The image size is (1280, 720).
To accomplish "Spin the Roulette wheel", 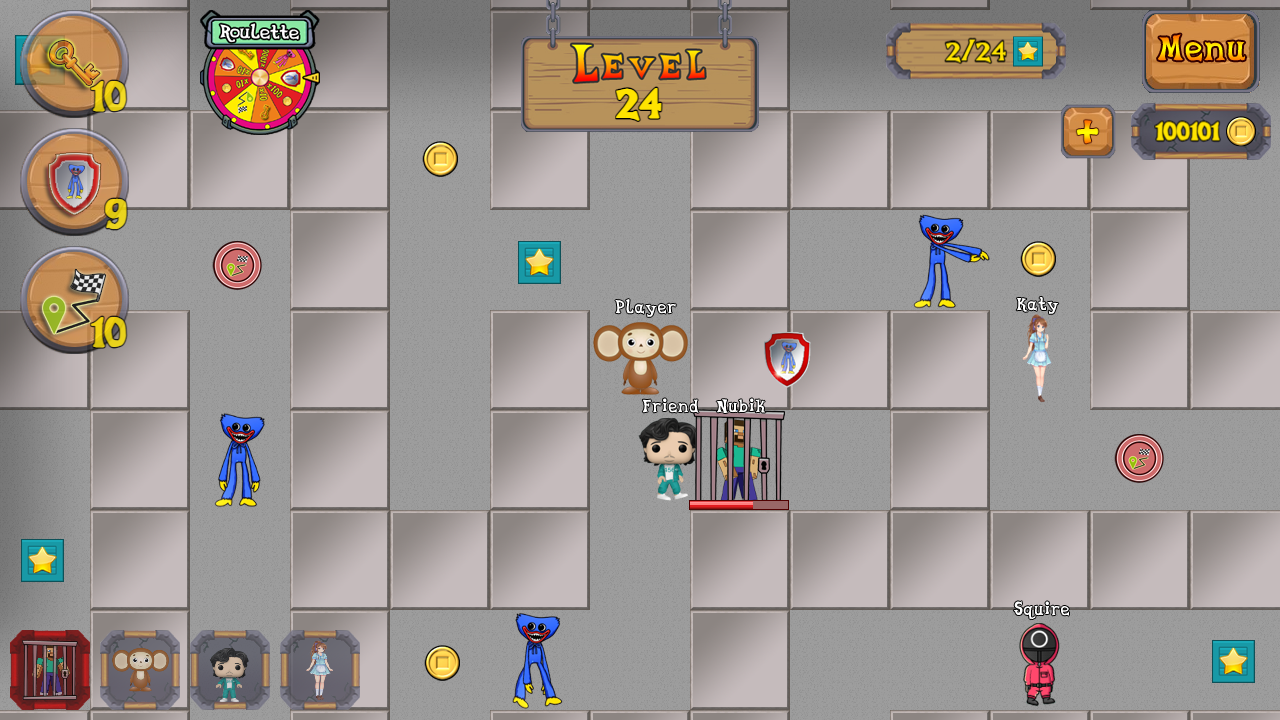I will [260, 76].
